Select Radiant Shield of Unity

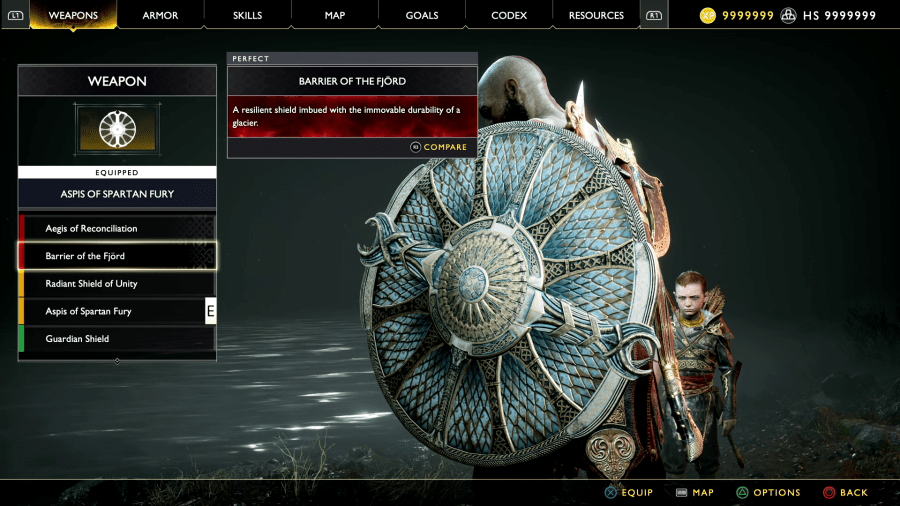coord(117,284)
